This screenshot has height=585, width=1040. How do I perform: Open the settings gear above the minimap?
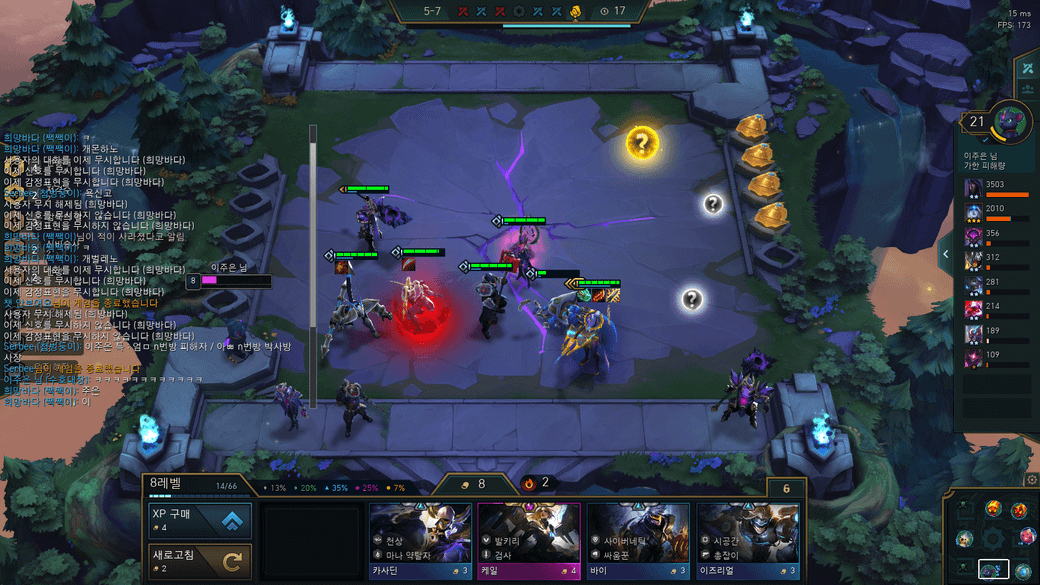1032,481
